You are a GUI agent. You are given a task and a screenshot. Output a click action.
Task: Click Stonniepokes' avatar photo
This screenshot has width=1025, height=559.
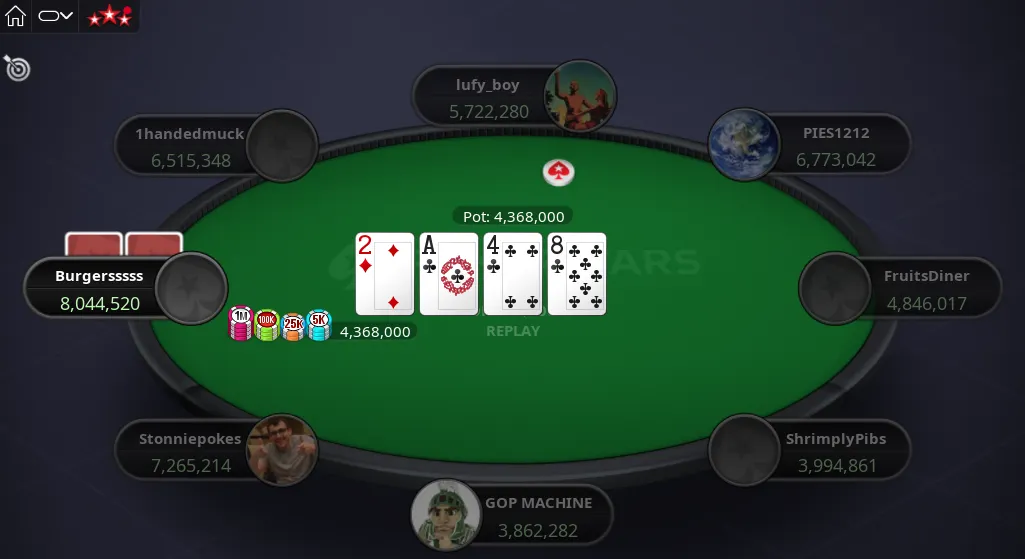282,450
